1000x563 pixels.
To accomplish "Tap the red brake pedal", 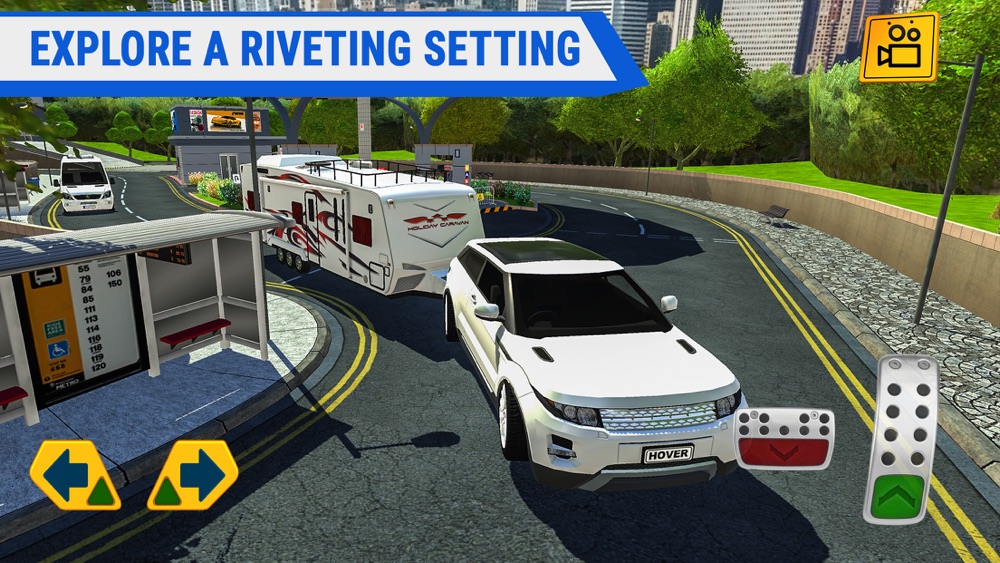I will tap(784, 439).
